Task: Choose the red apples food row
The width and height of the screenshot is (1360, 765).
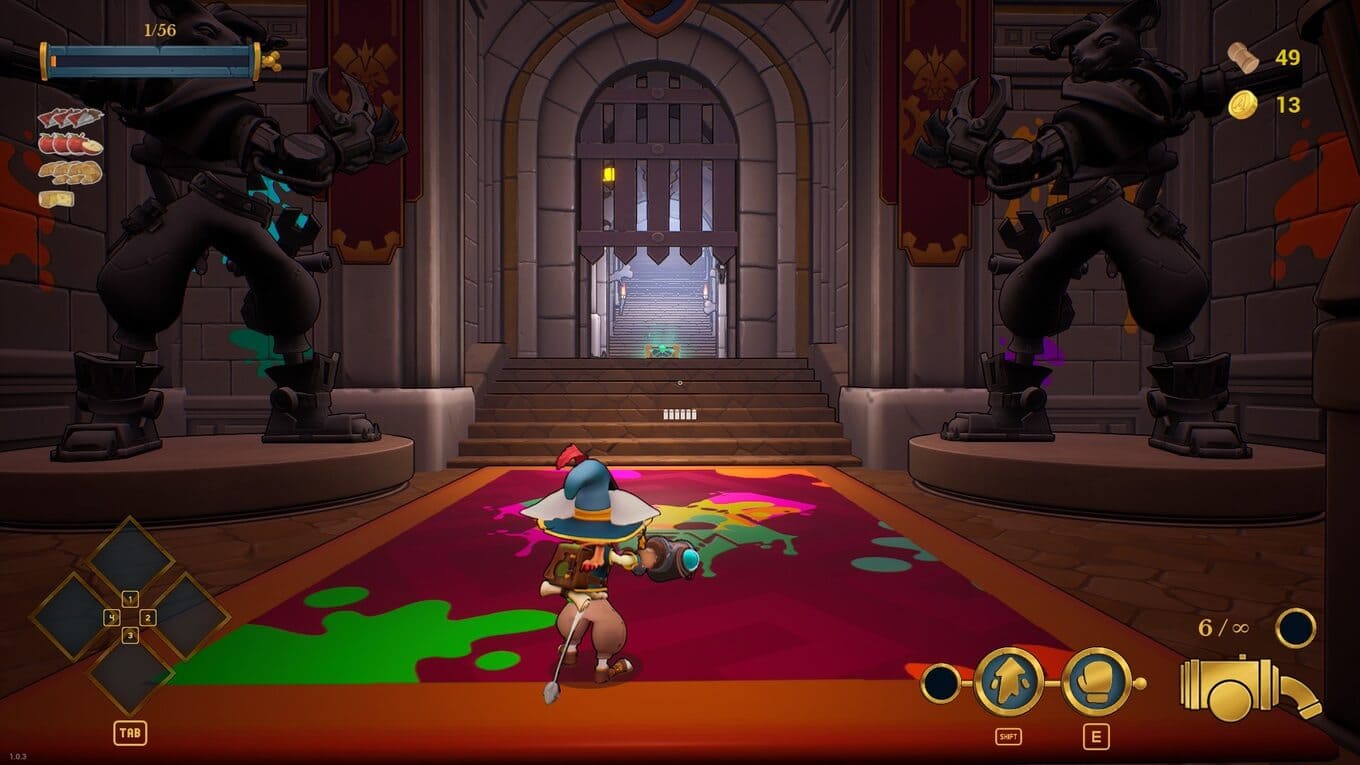Action: point(70,144)
